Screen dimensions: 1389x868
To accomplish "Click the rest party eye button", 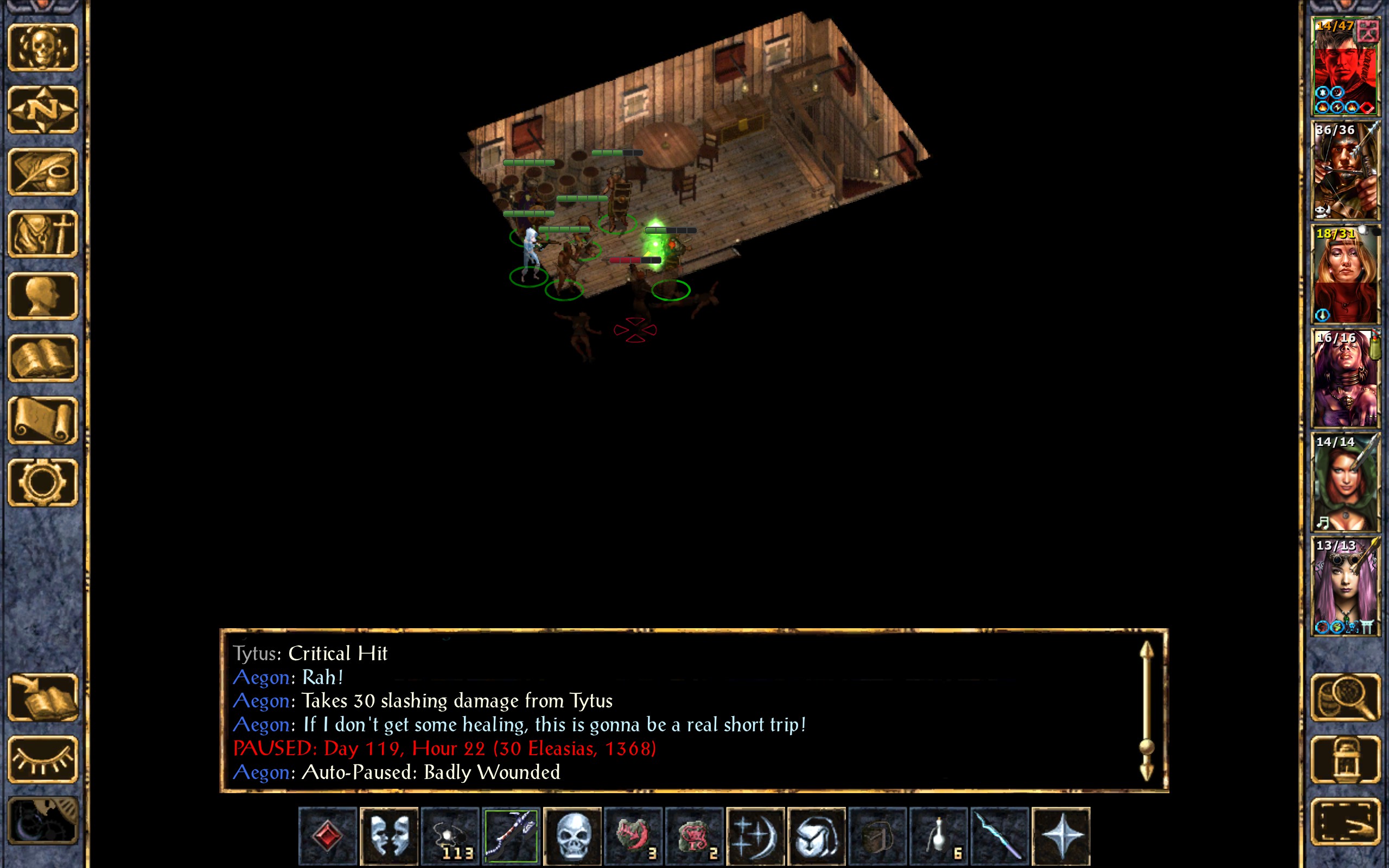I will (x=43, y=759).
